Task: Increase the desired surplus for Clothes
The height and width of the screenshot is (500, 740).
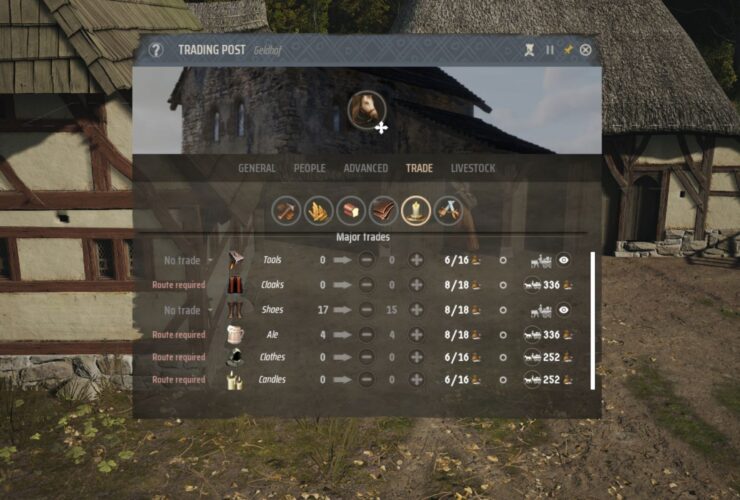Action: tap(416, 357)
